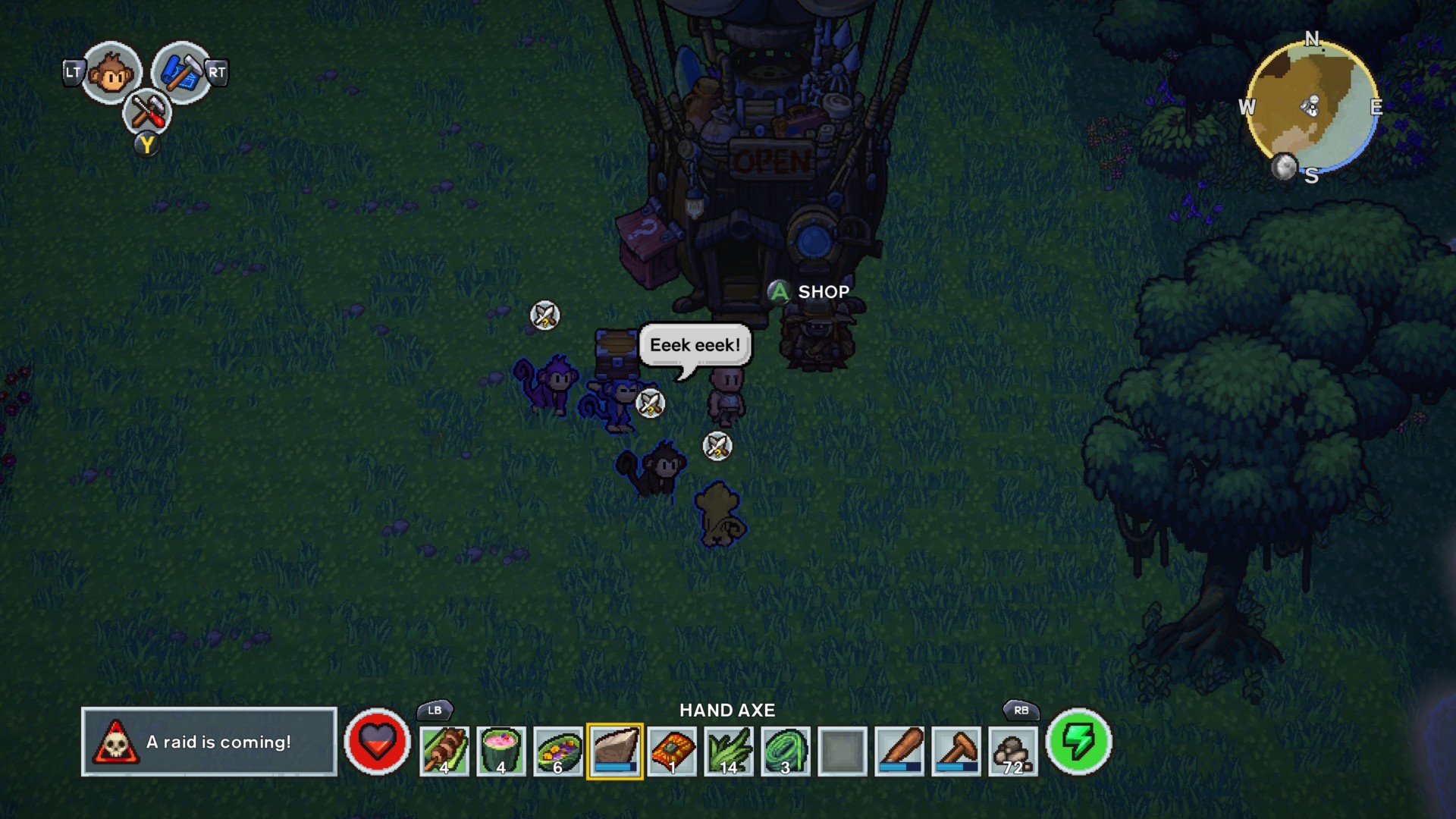The height and width of the screenshot is (819, 1456).
Task: Select the pink smoothie cup slot
Action: click(x=501, y=751)
